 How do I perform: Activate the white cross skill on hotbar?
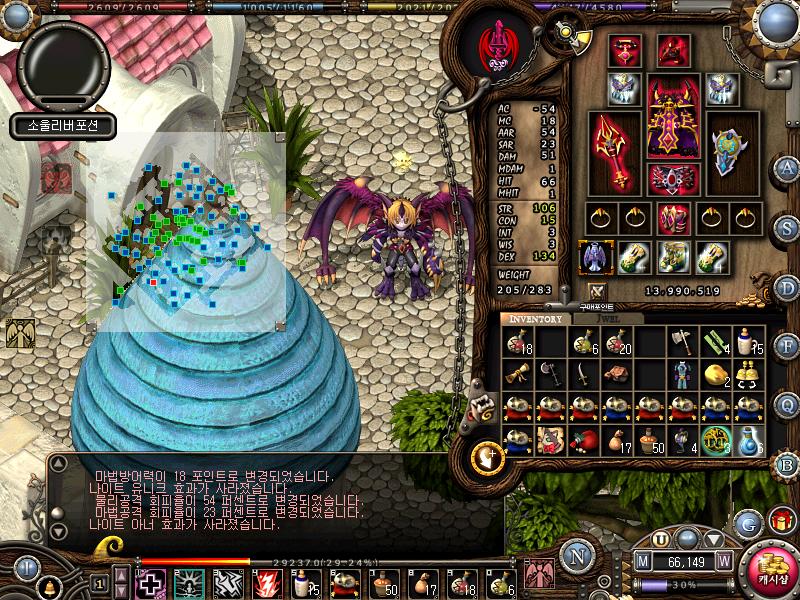tap(151, 583)
